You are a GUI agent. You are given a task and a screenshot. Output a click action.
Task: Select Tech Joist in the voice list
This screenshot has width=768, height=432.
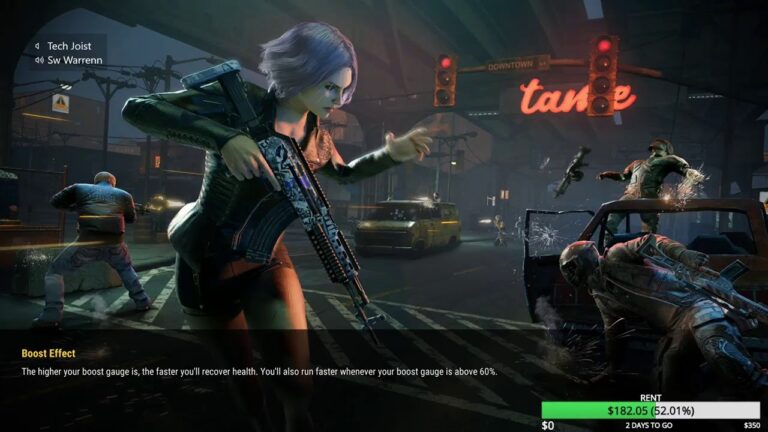pos(68,46)
